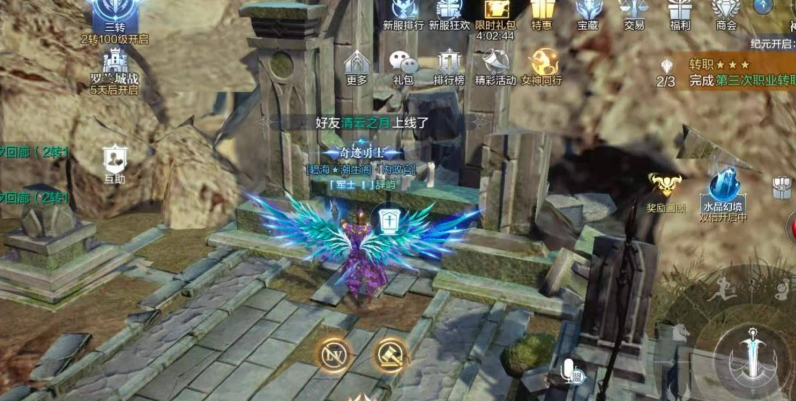Open the 女神同行 goddess icon
The image size is (796, 401).
click(545, 65)
